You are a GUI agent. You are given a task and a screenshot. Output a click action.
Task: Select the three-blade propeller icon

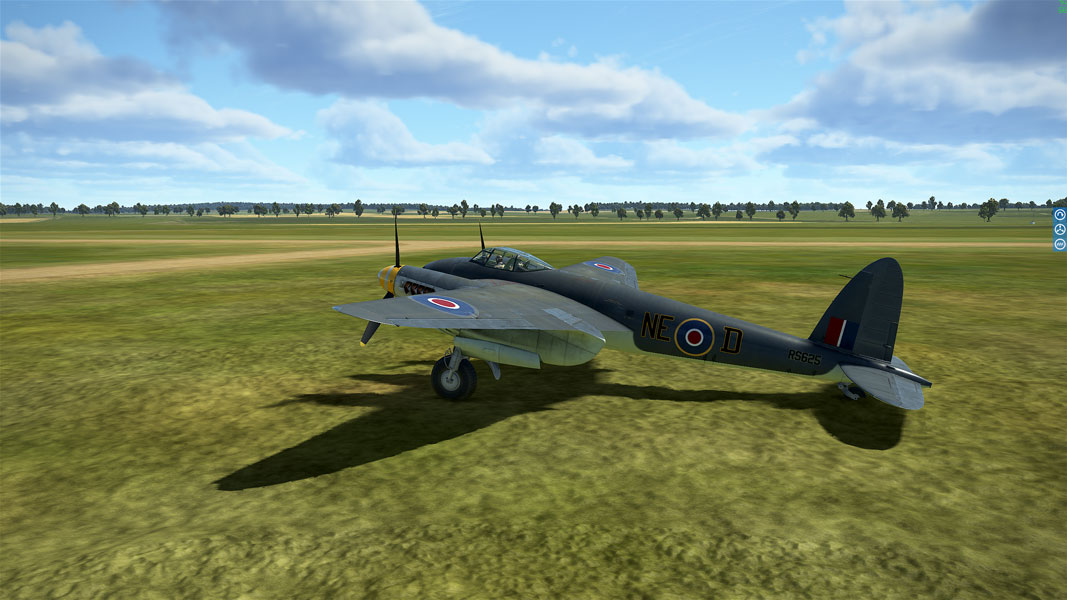tap(1060, 229)
